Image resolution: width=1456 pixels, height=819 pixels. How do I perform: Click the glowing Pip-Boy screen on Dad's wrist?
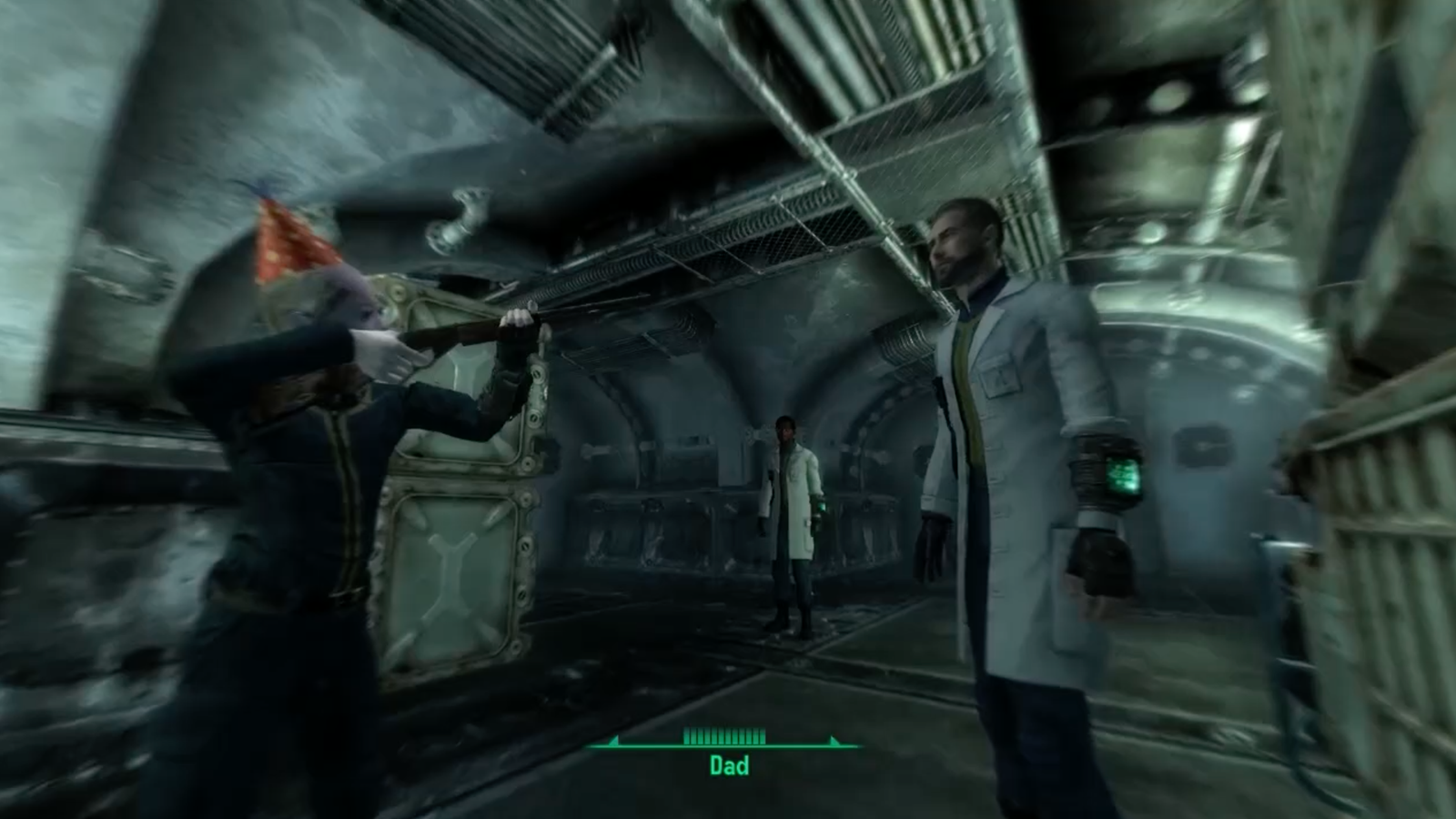pos(1122,474)
